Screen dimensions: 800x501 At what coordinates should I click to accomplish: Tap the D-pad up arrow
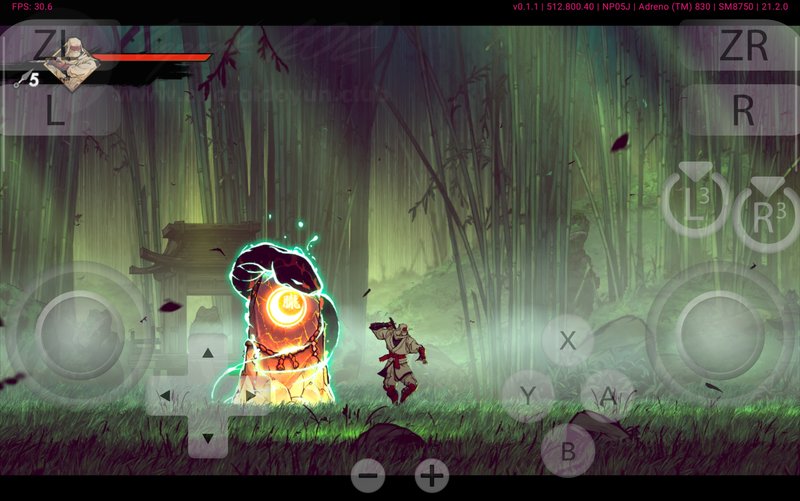(207, 353)
